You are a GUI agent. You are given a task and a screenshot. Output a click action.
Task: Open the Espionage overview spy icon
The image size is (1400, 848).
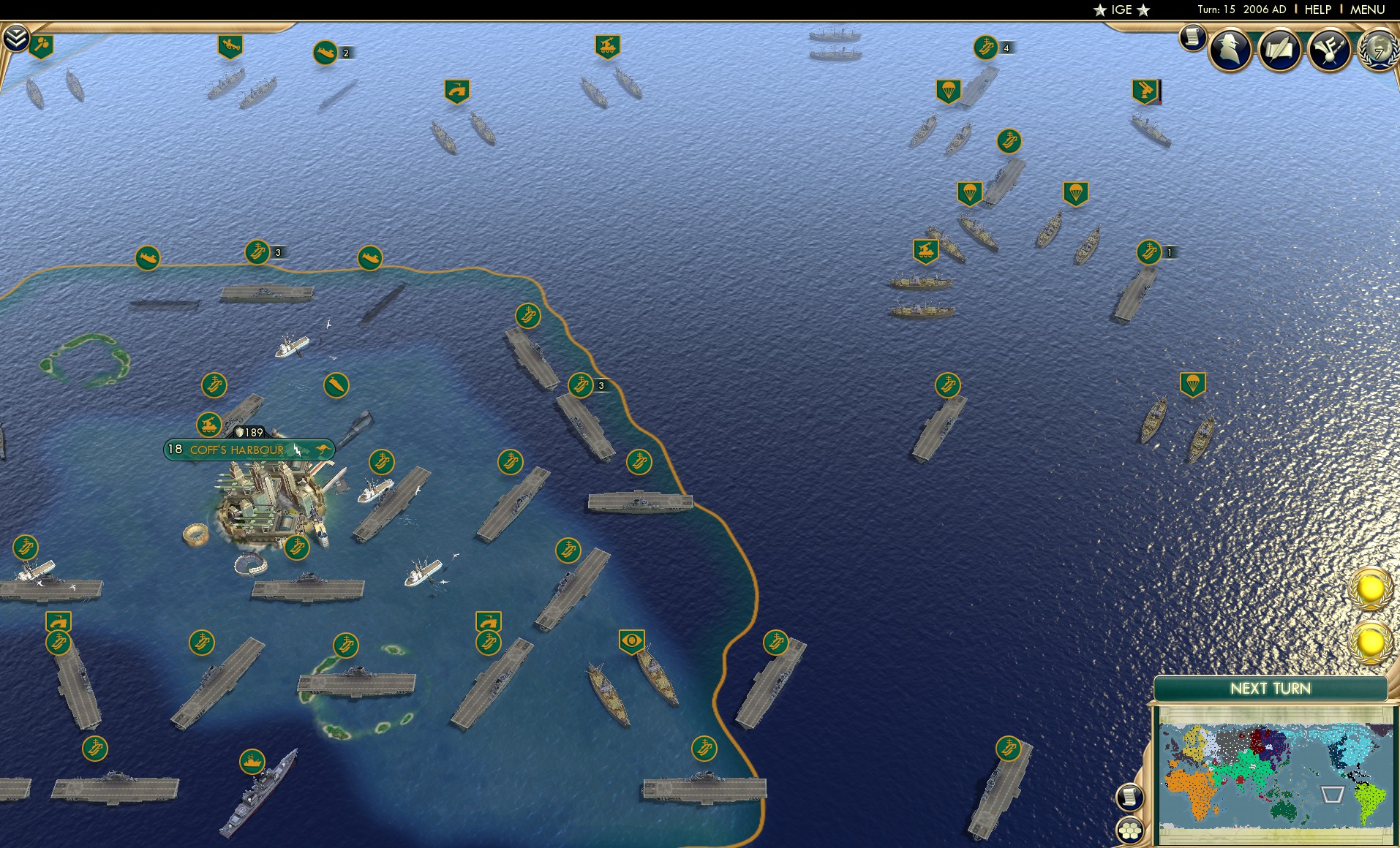[1231, 47]
